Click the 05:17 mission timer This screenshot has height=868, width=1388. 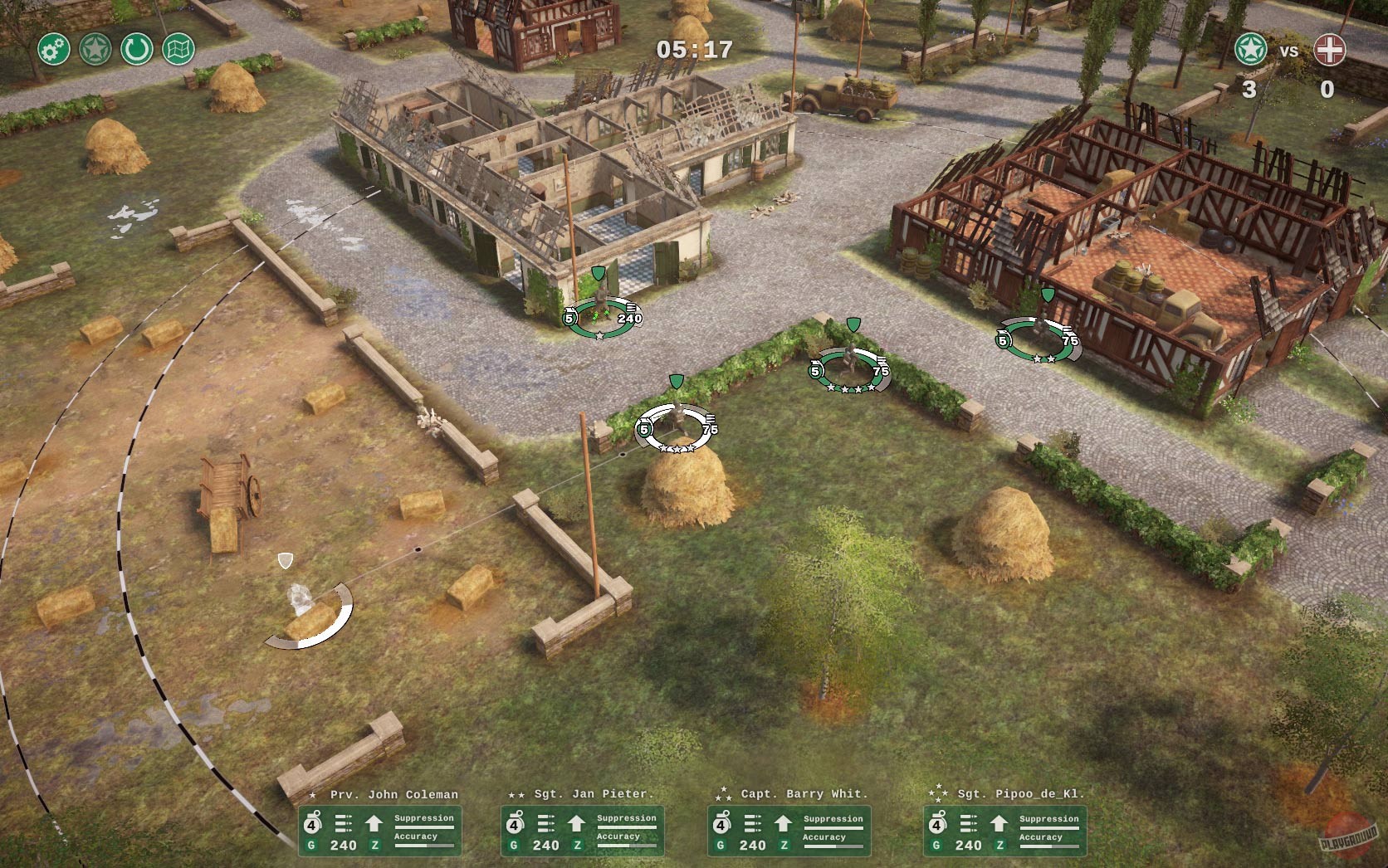[x=694, y=50]
